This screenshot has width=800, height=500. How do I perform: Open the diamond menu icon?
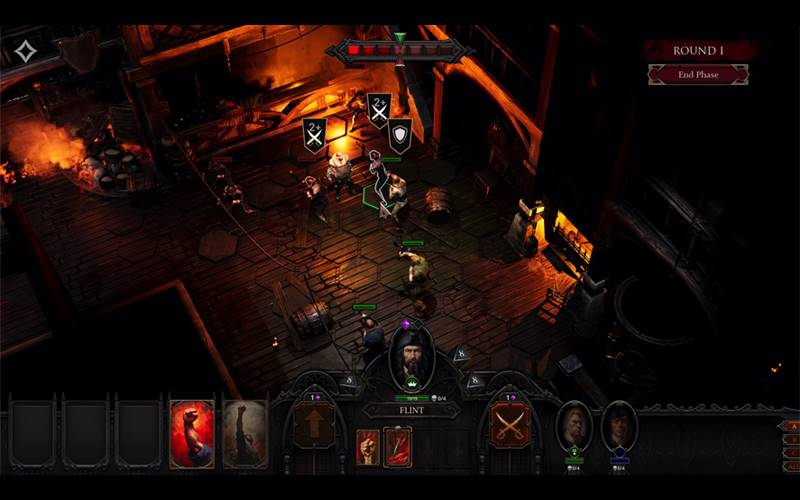[25, 51]
